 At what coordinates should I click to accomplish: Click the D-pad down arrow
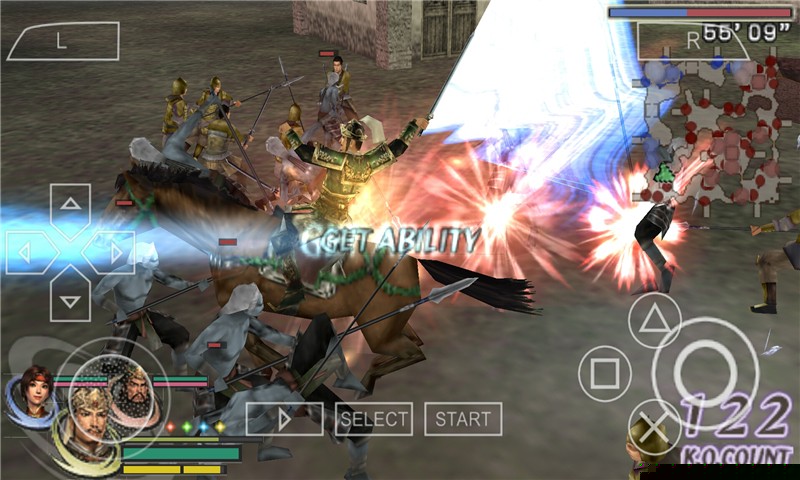coord(70,296)
